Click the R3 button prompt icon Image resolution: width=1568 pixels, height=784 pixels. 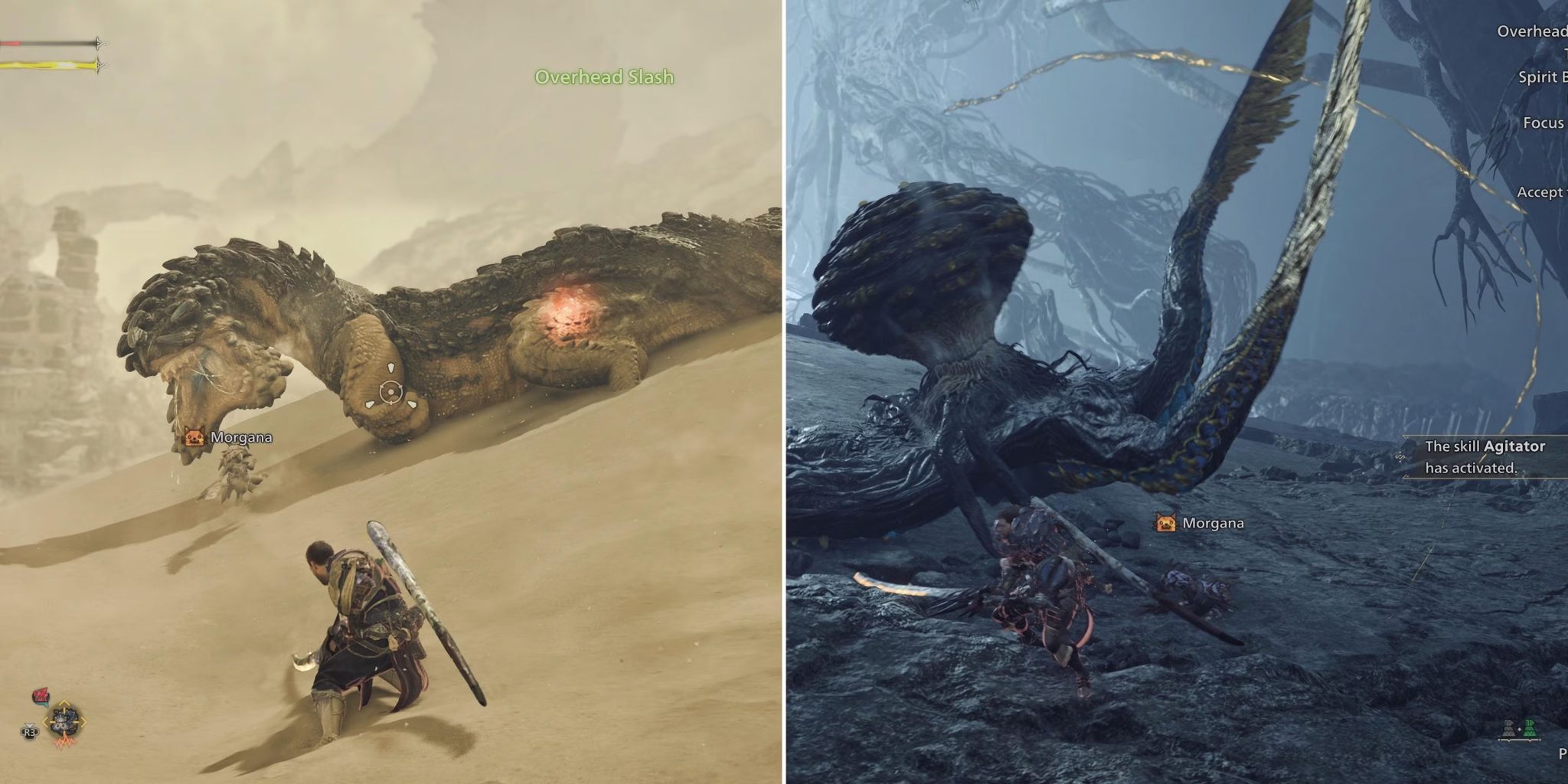(30, 732)
